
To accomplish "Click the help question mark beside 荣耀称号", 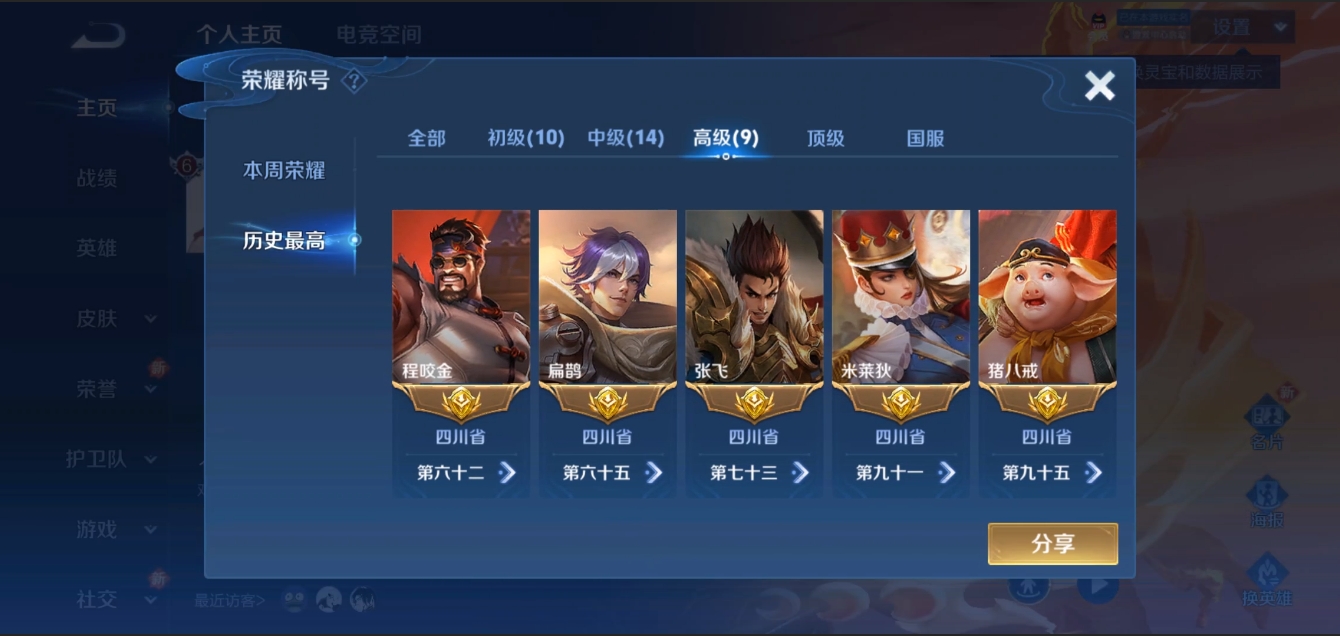I will coord(354,81).
